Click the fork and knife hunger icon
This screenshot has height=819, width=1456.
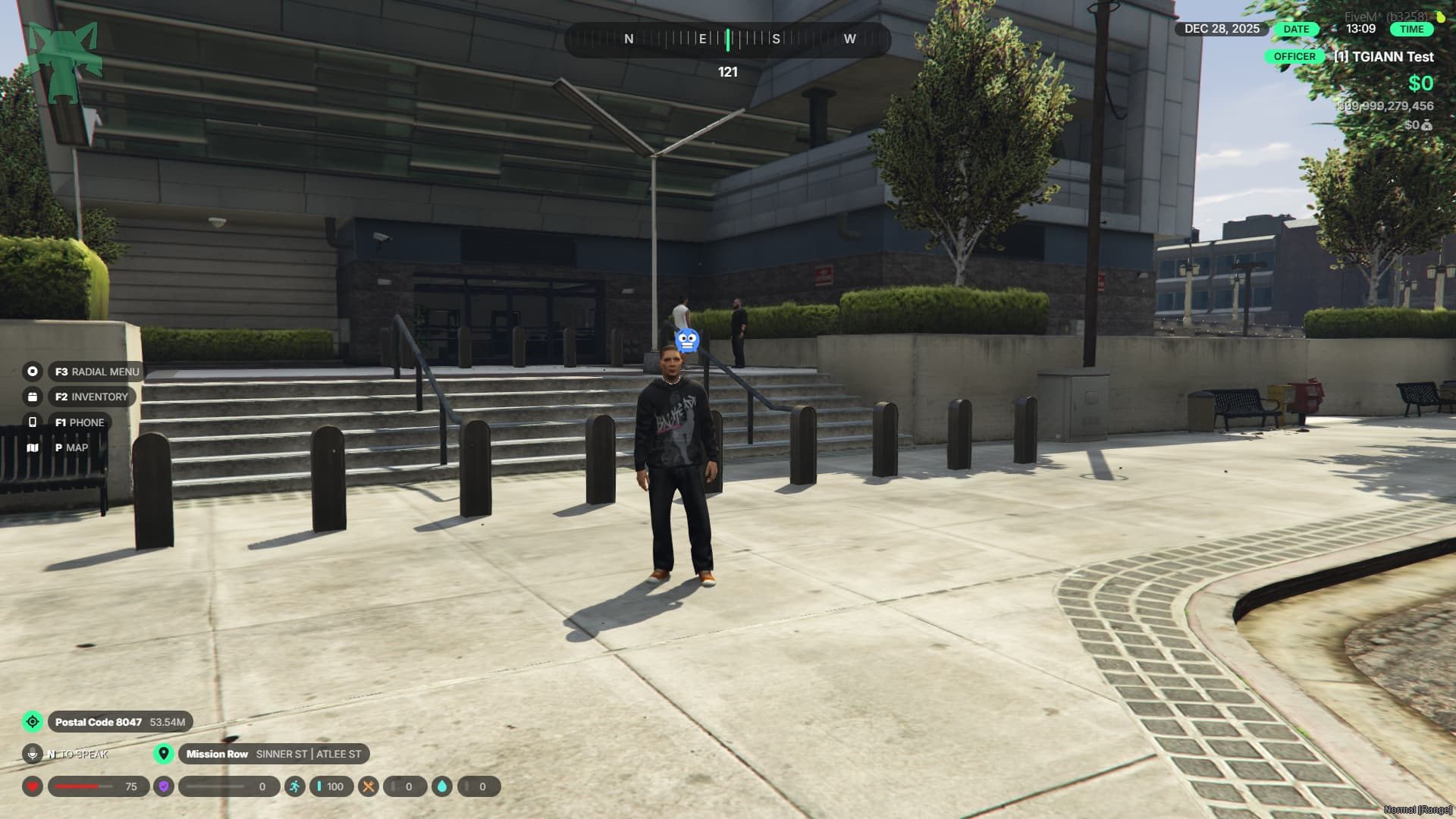click(x=369, y=786)
